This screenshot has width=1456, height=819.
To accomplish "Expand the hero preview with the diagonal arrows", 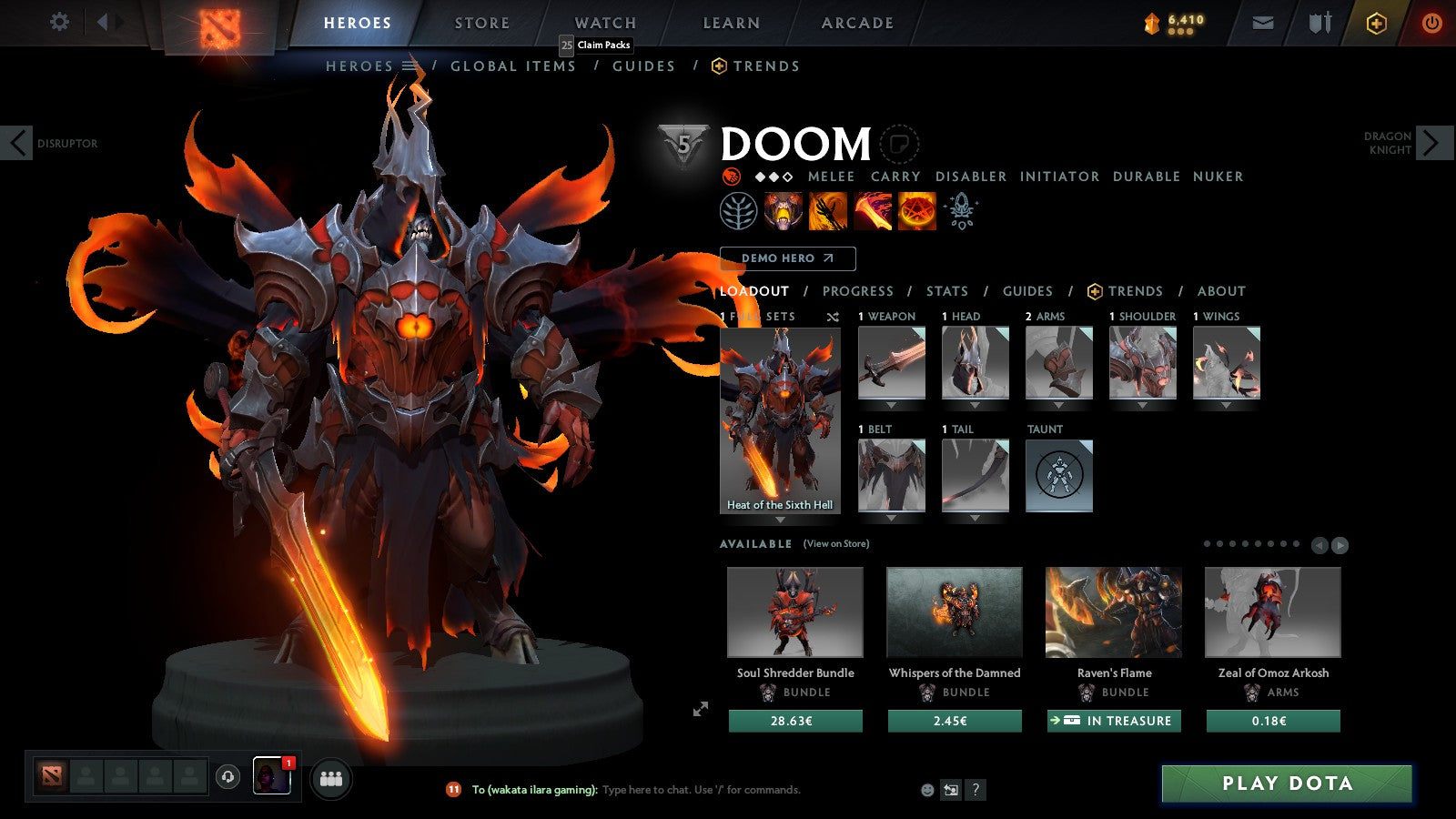I will (x=701, y=709).
